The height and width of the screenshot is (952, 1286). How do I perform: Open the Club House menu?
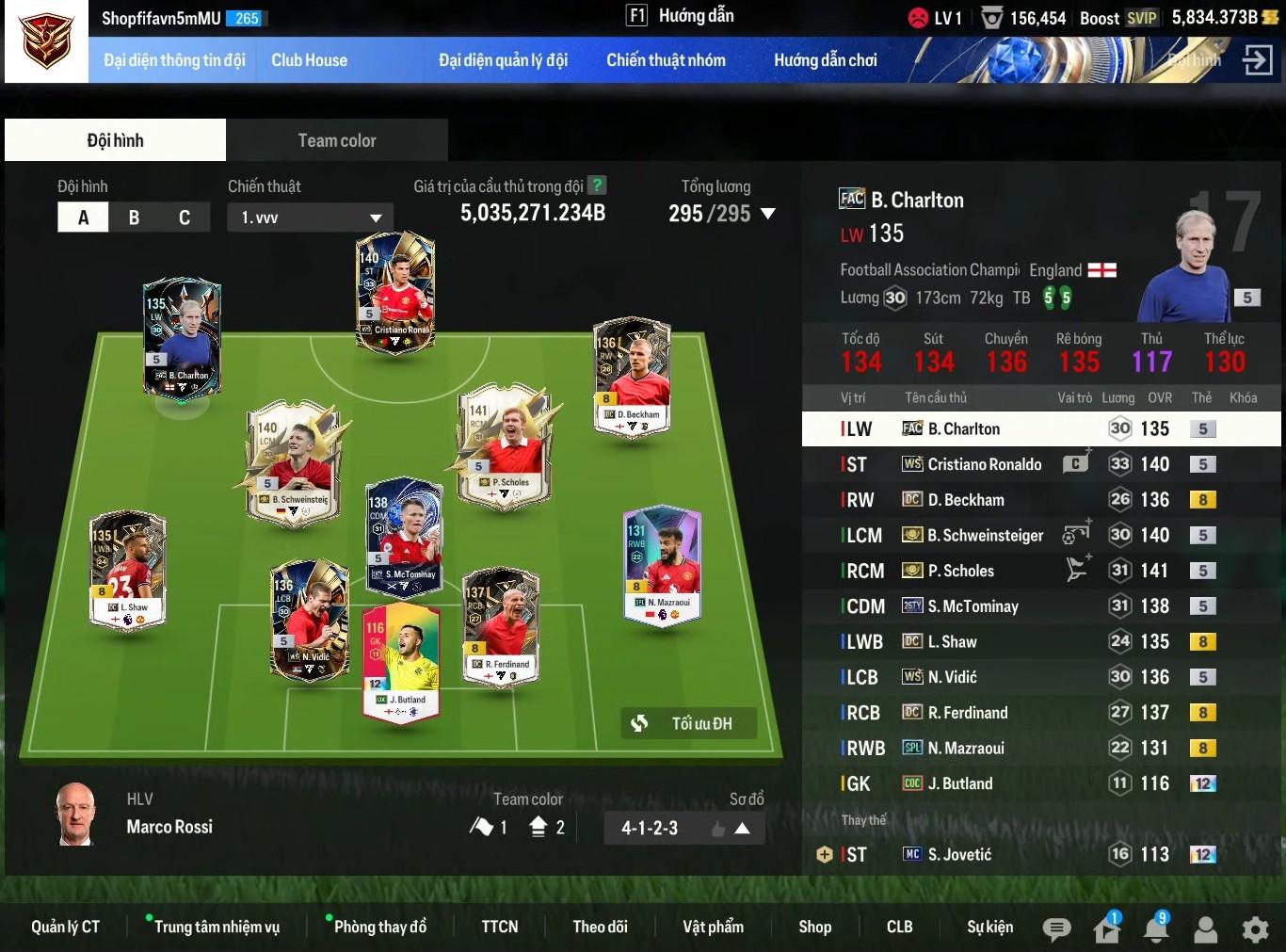[309, 60]
